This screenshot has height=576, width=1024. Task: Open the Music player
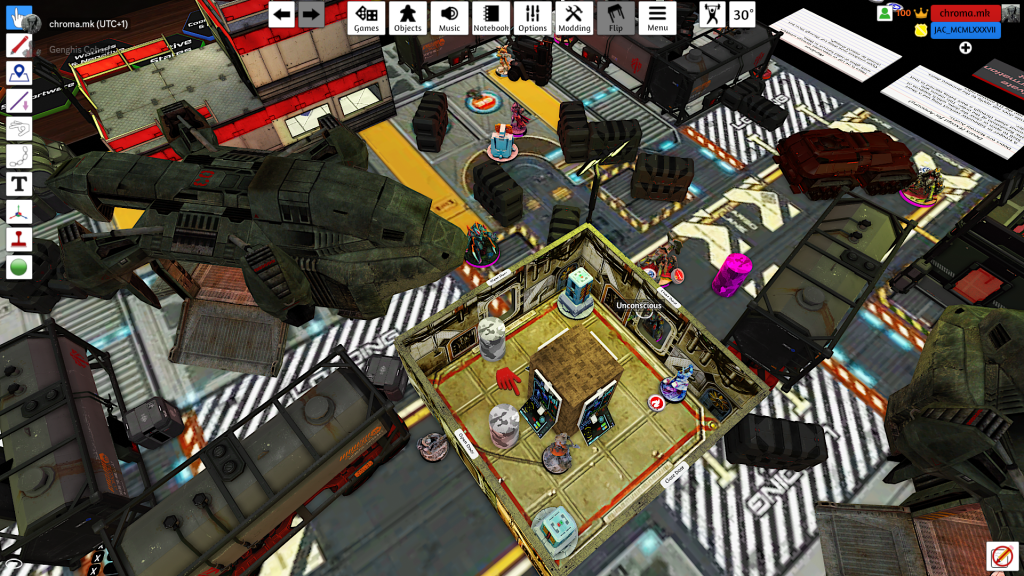point(450,17)
